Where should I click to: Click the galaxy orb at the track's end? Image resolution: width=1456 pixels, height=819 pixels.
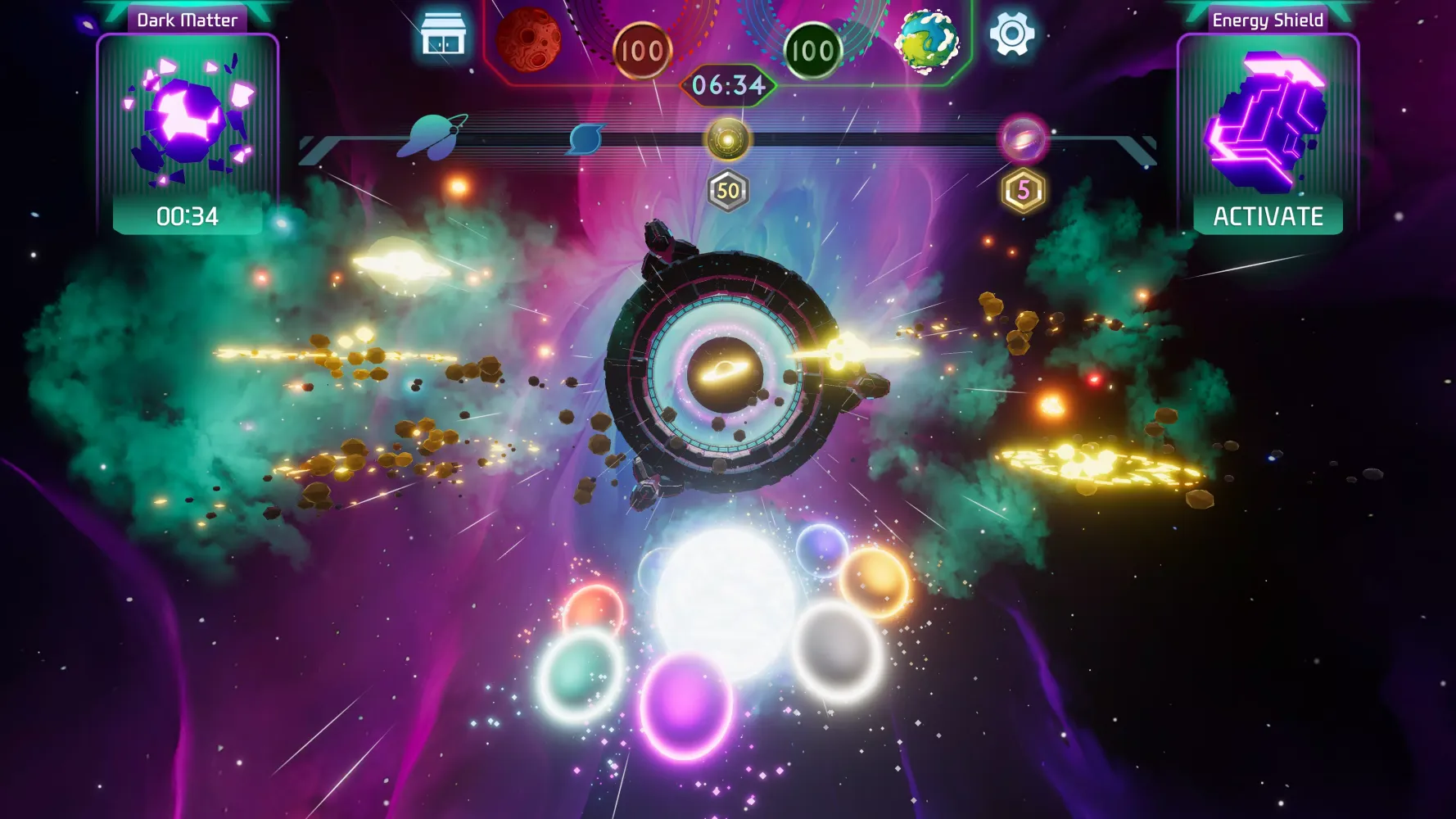tap(1023, 138)
